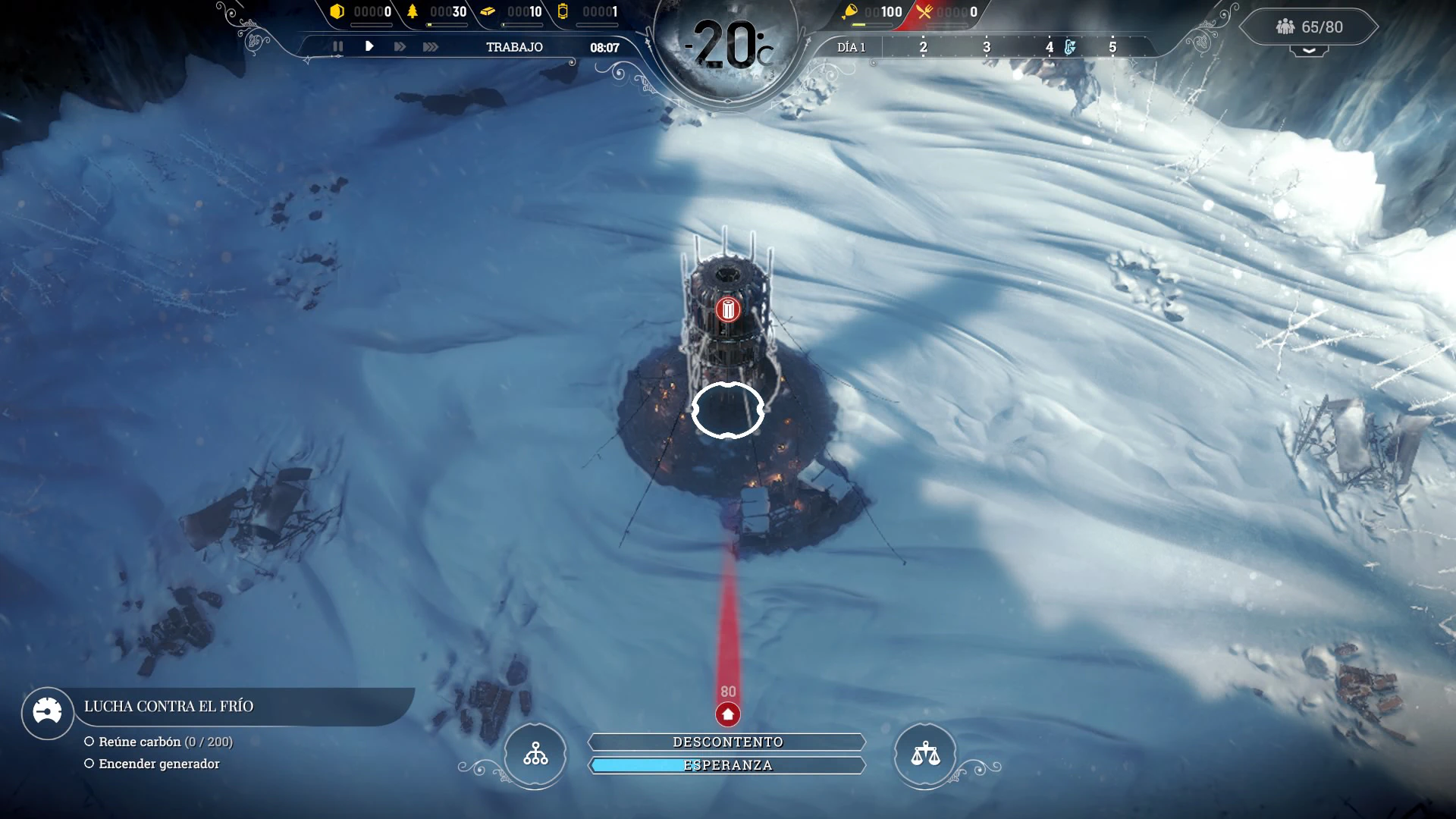Click the red house shelter icon

(728, 714)
